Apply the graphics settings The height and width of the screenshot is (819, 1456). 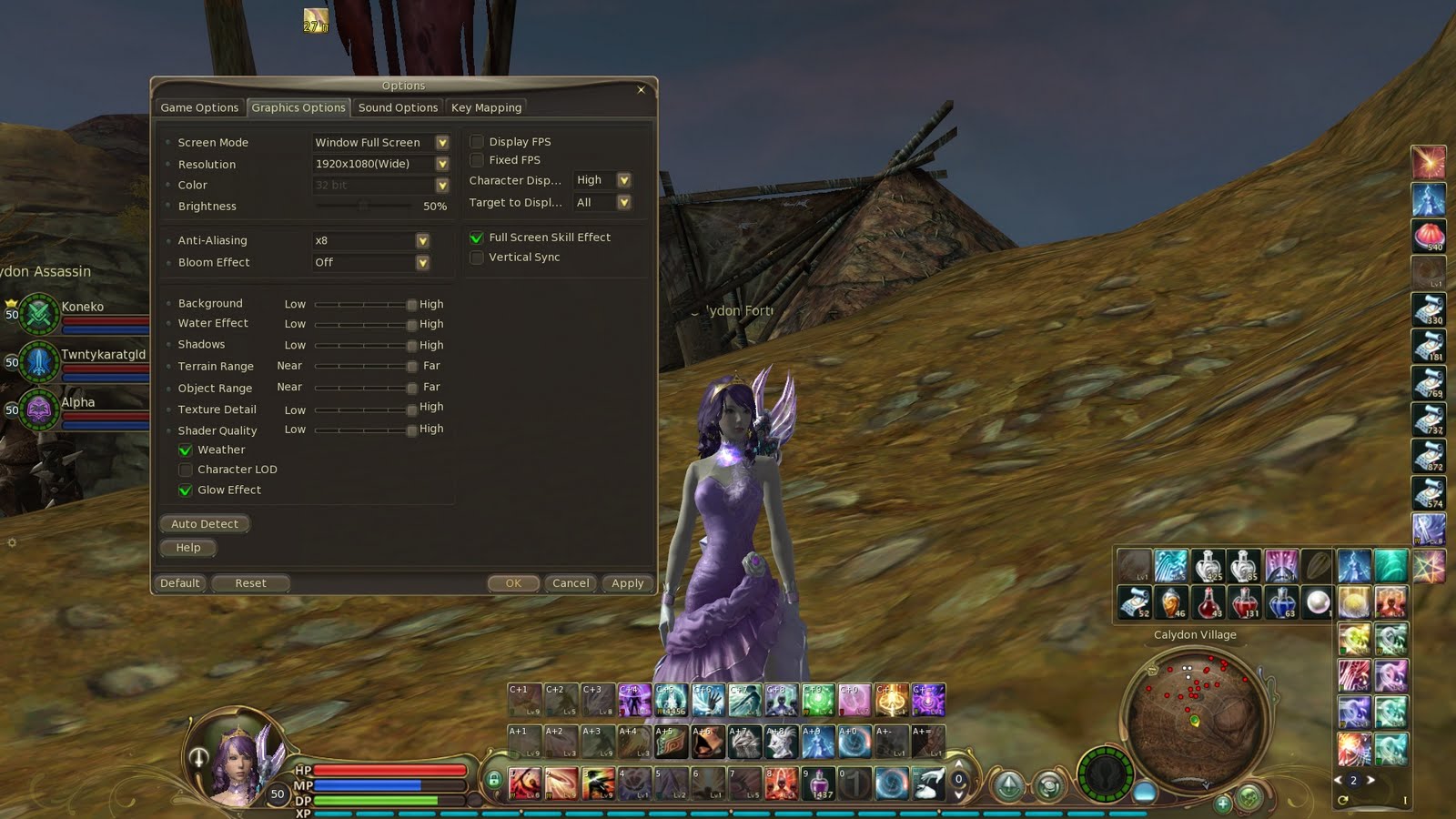point(627,583)
